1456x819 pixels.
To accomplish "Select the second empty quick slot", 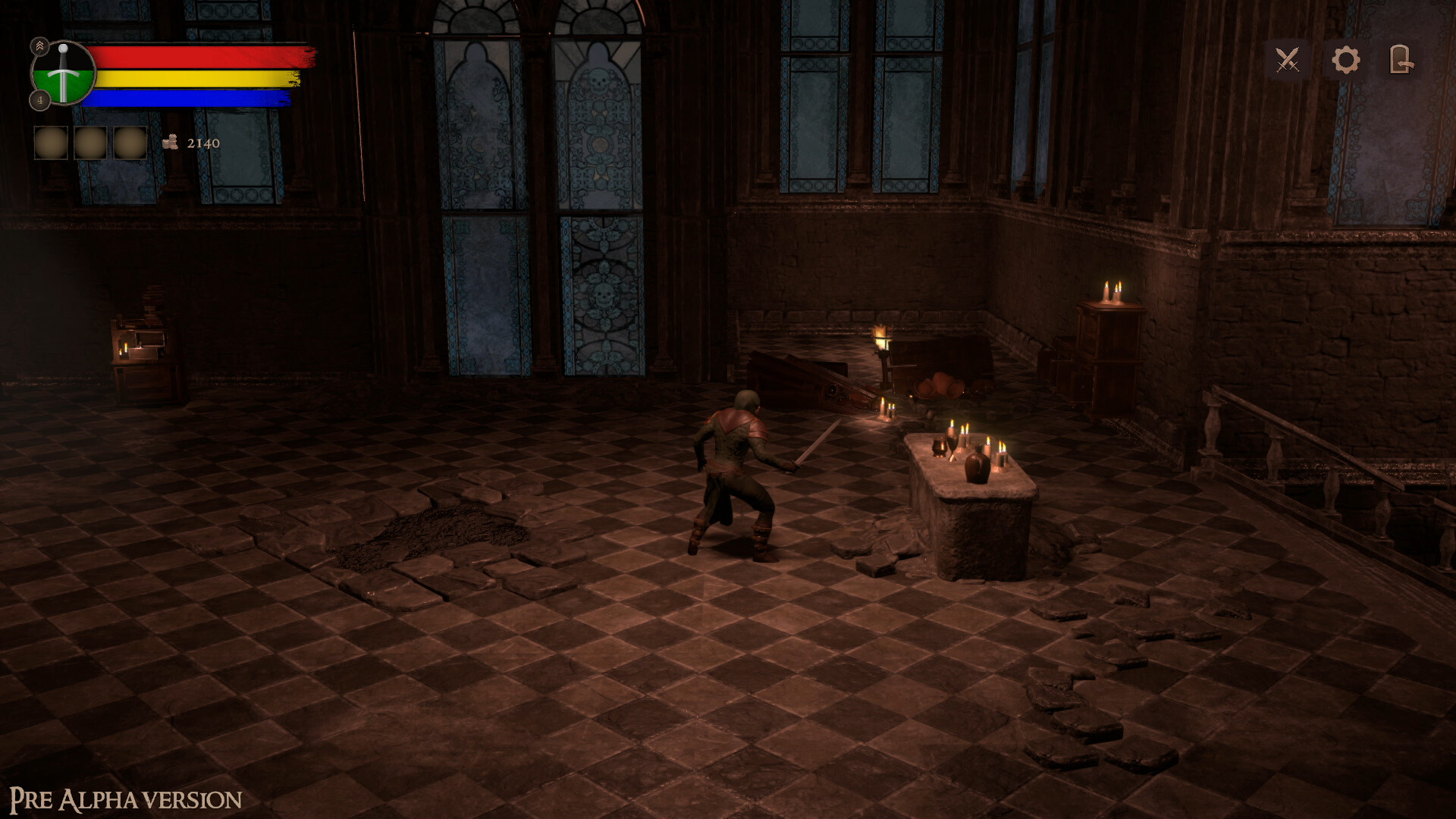I will (91, 143).
